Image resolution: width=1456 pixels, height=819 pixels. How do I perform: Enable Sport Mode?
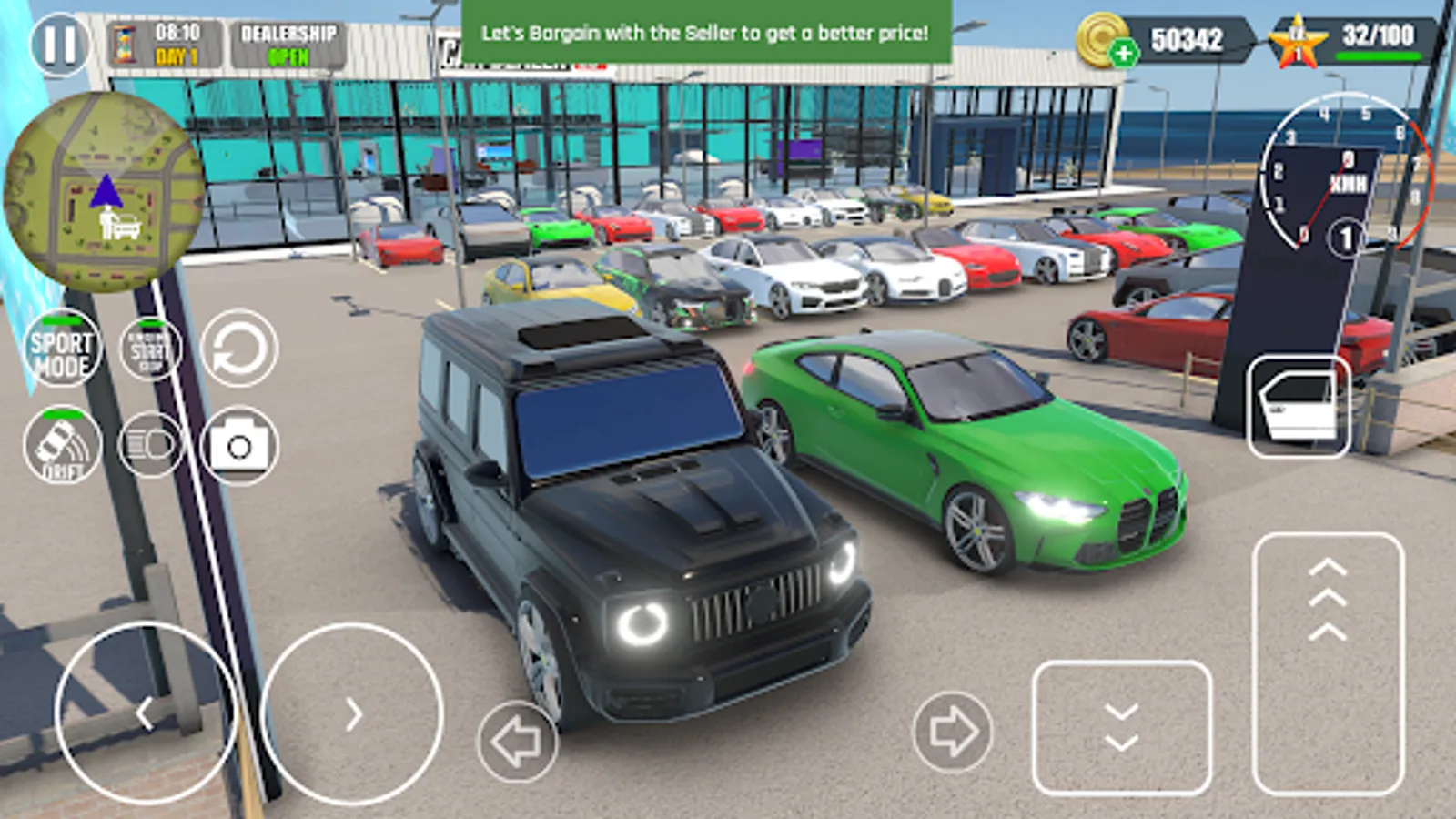pos(61,350)
